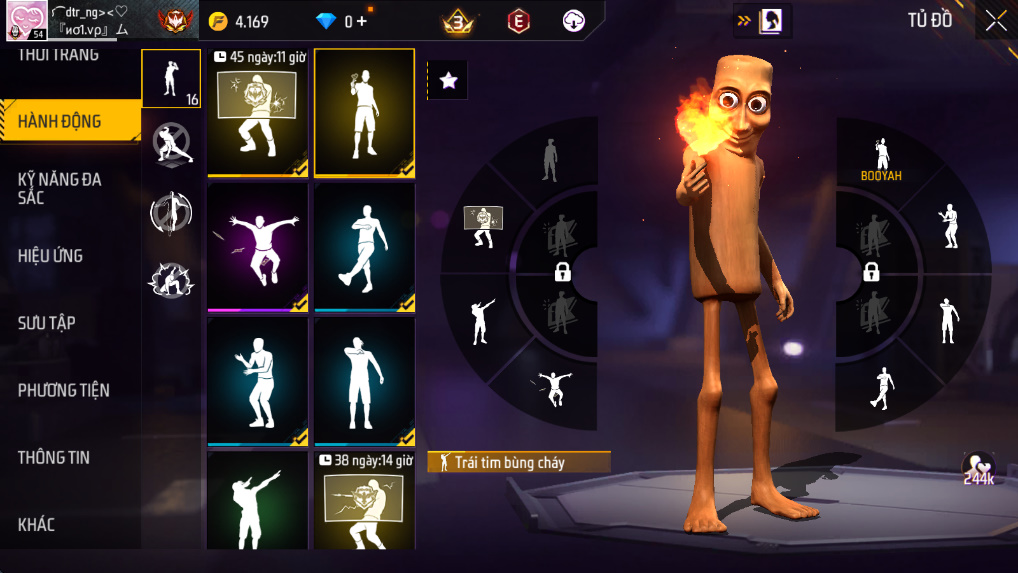Viewport: 1018px width, 573px height.
Task: Select the emote subcategory with 16 count
Action: 171,78
